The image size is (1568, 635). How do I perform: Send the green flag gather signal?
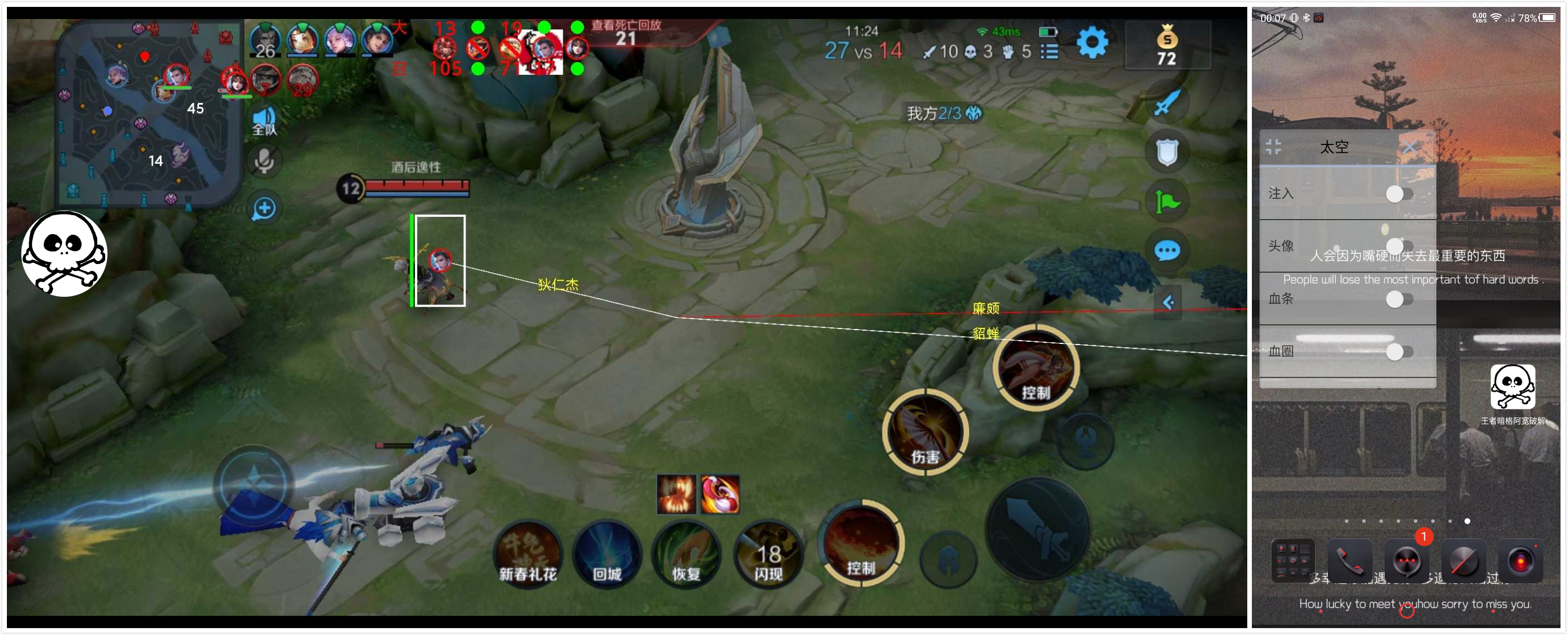(1166, 202)
